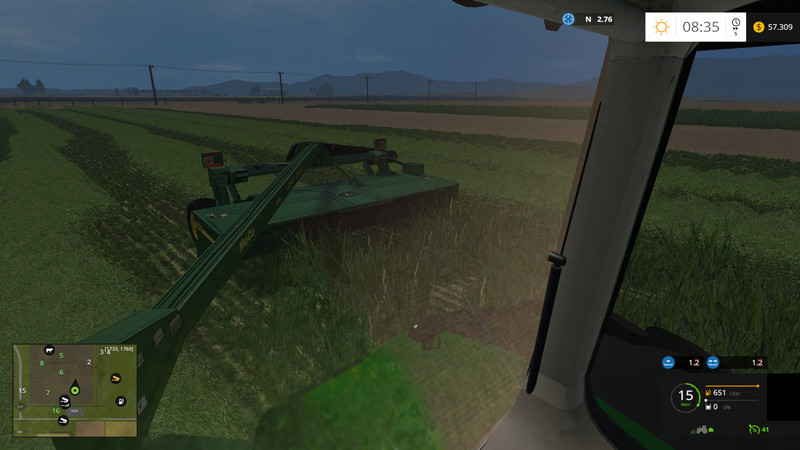Toggle the time-scale clock icon
The image size is (800, 450).
(735, 25)
